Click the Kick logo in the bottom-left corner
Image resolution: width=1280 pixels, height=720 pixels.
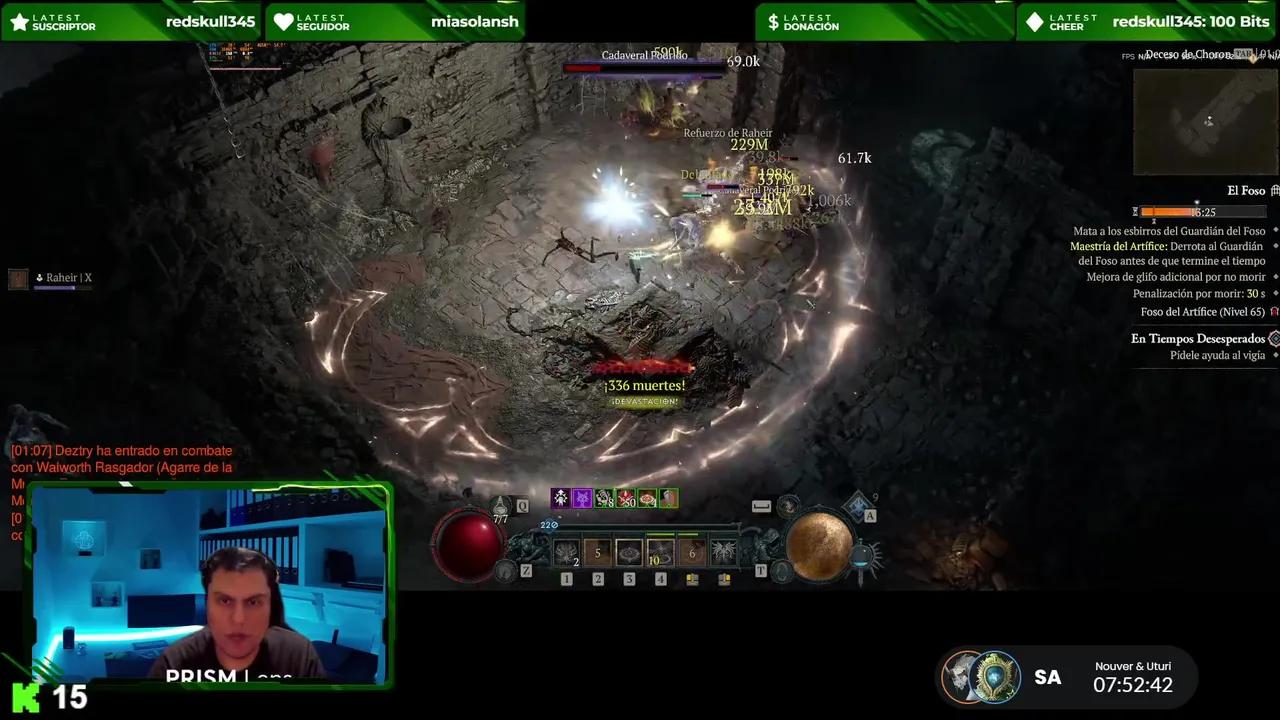(x=27, y=697)
